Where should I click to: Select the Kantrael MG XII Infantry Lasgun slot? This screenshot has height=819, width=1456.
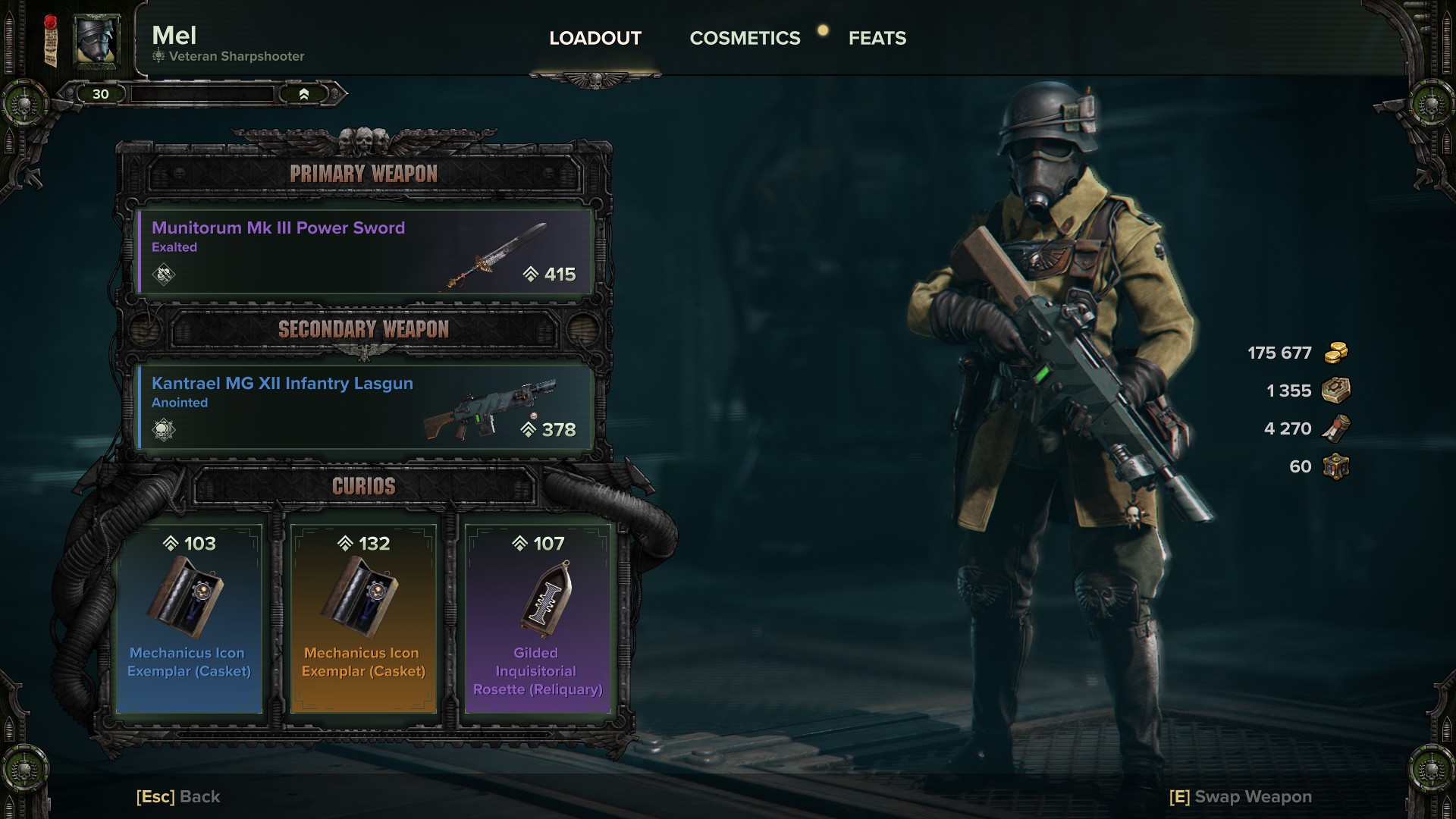[x=364, y=407]
